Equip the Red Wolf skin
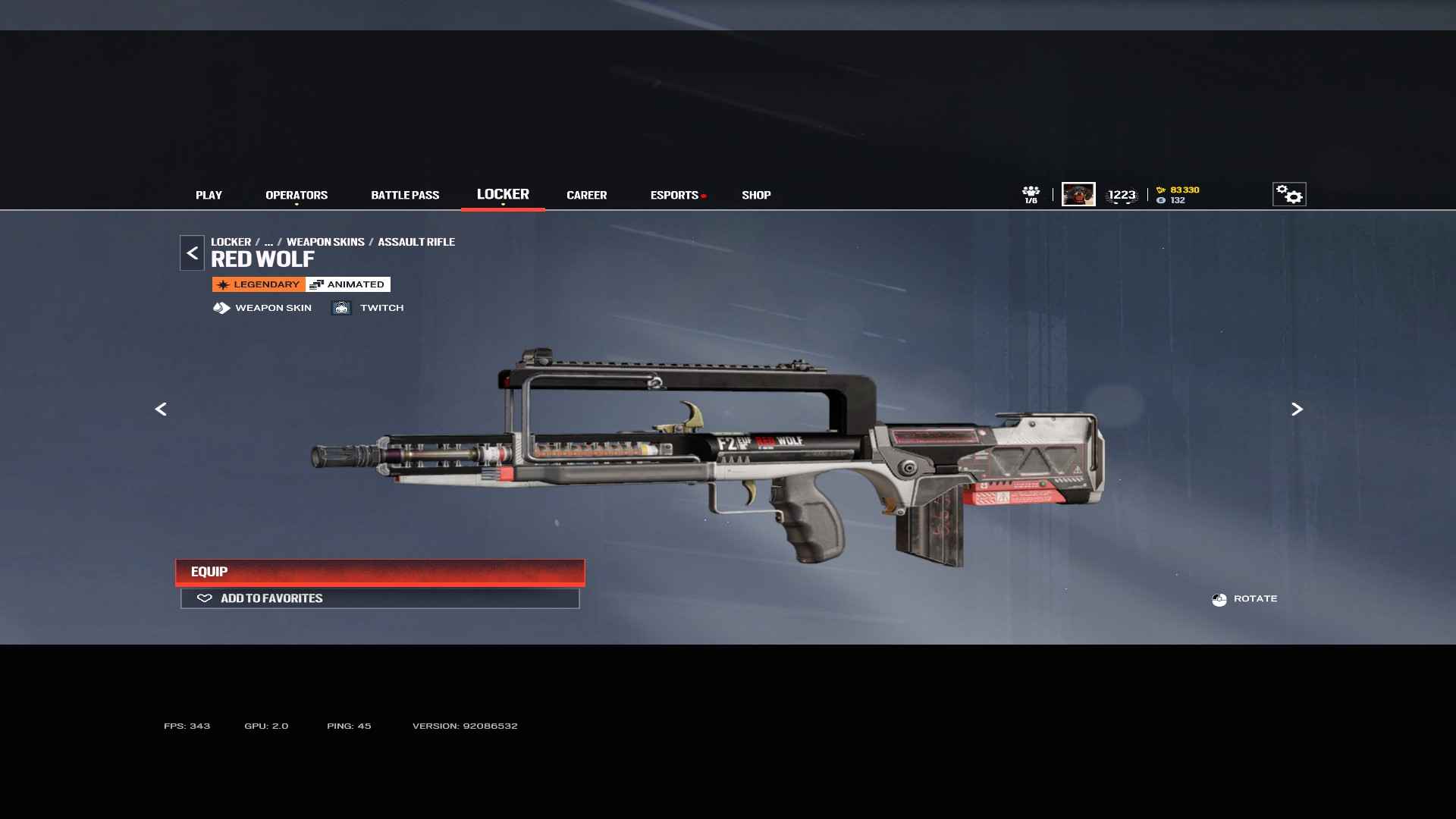 point(380,572)
